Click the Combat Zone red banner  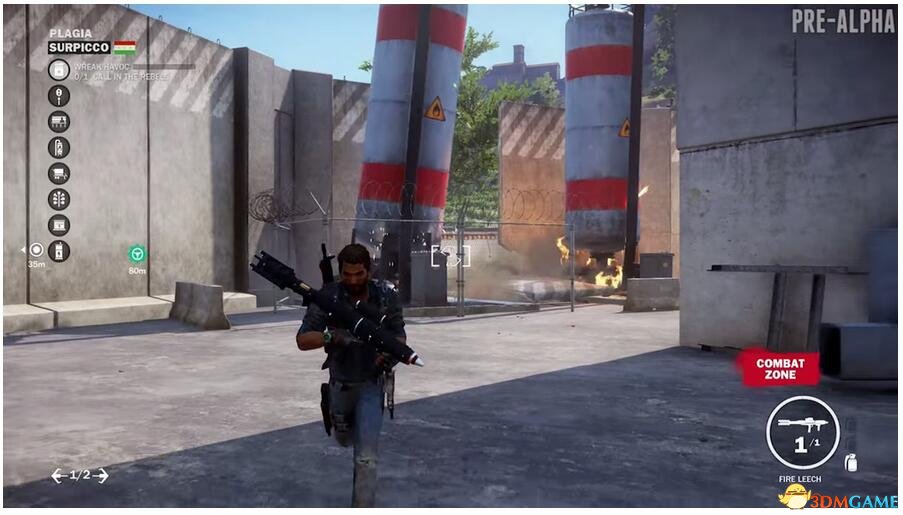tap(780, 368)
